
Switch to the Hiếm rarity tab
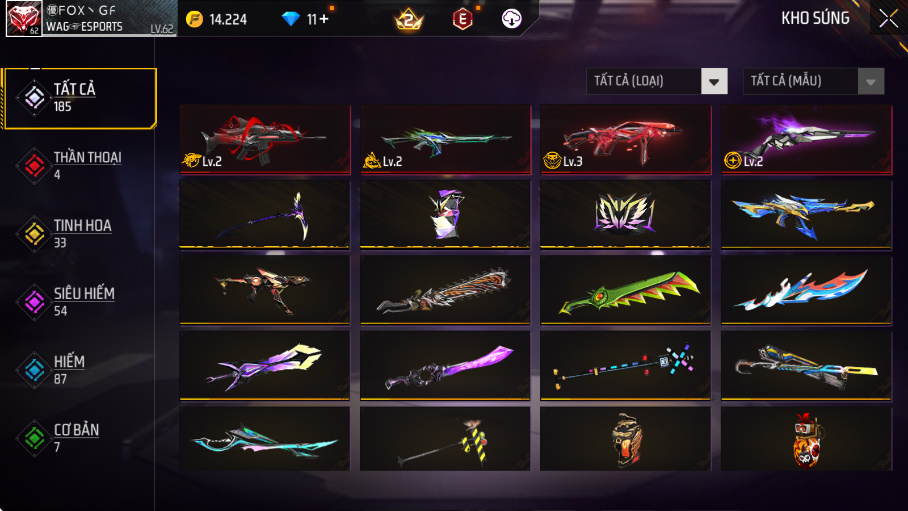coord(79,369)
